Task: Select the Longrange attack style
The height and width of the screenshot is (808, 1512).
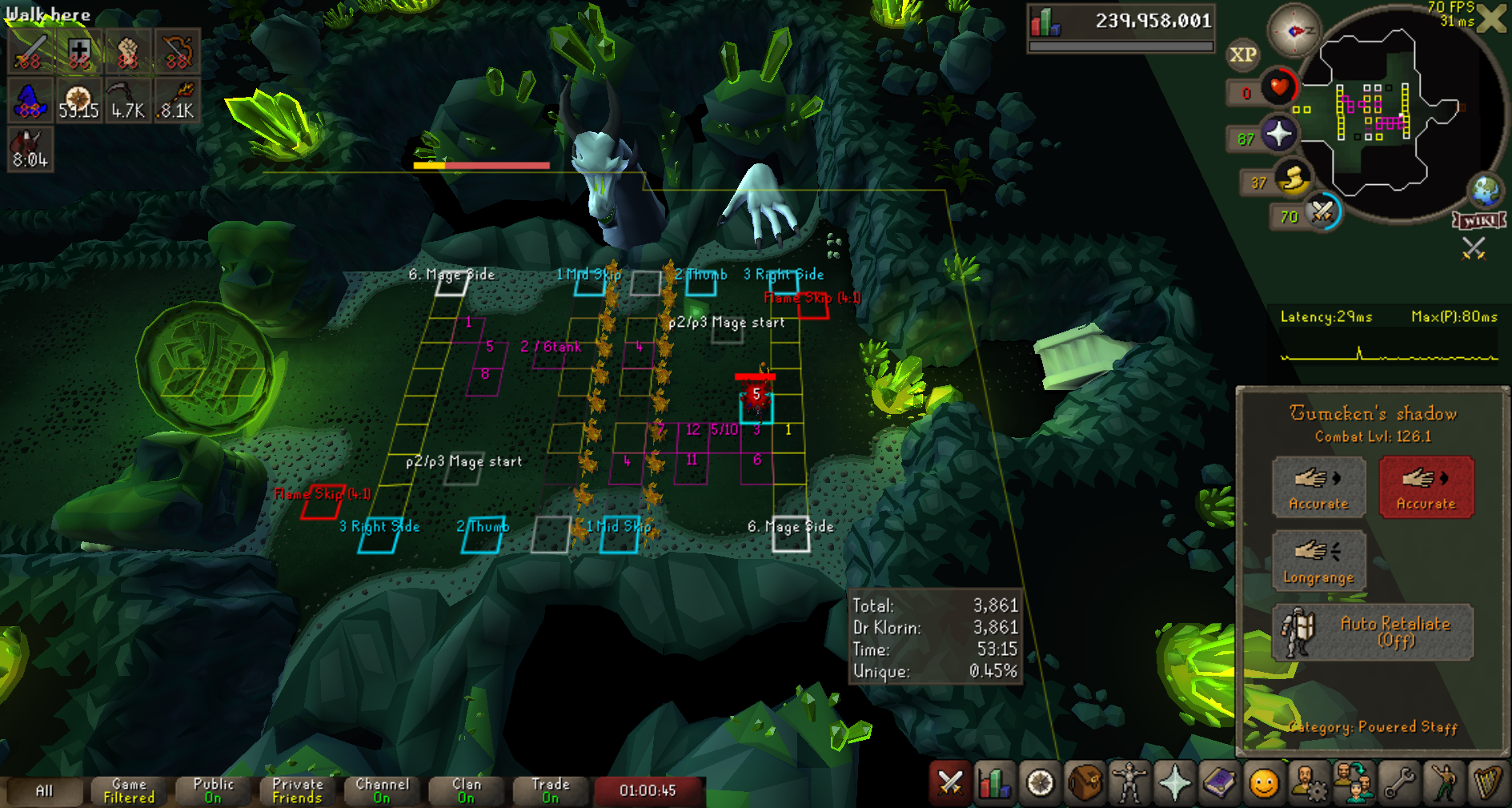Action: click(x=1318, y=561)
